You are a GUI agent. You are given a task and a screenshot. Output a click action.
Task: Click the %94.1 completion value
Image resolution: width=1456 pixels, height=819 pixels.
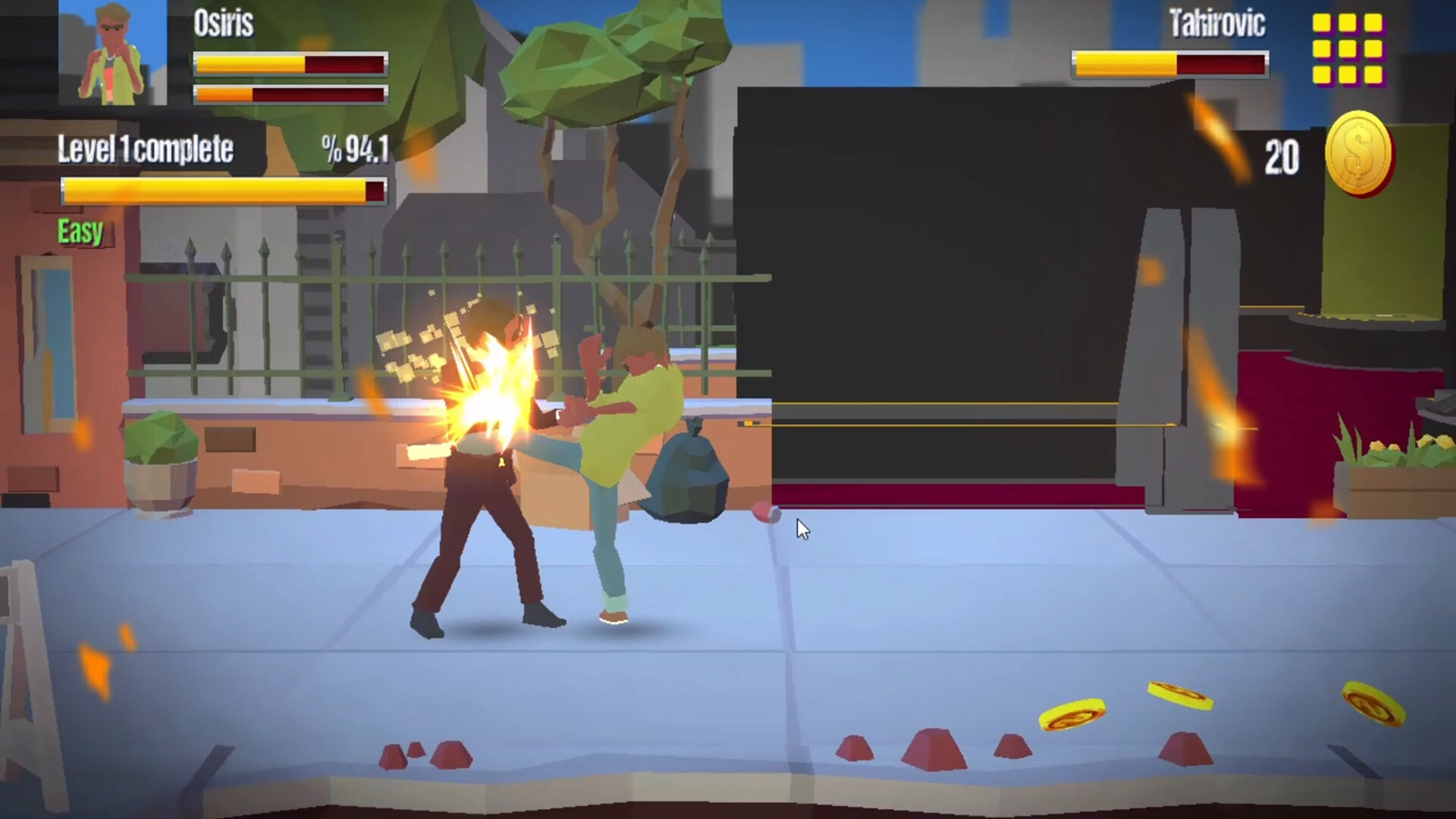tap(356, 149)
